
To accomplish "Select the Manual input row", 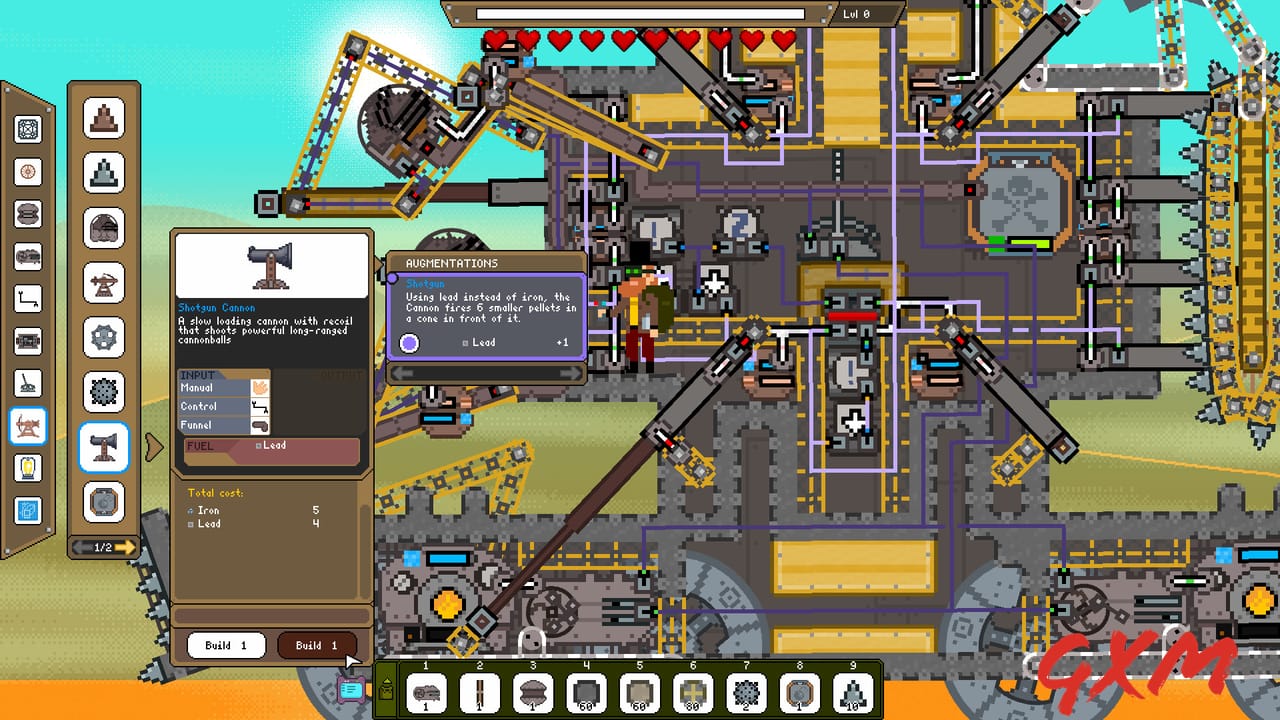I will point(222,388).
